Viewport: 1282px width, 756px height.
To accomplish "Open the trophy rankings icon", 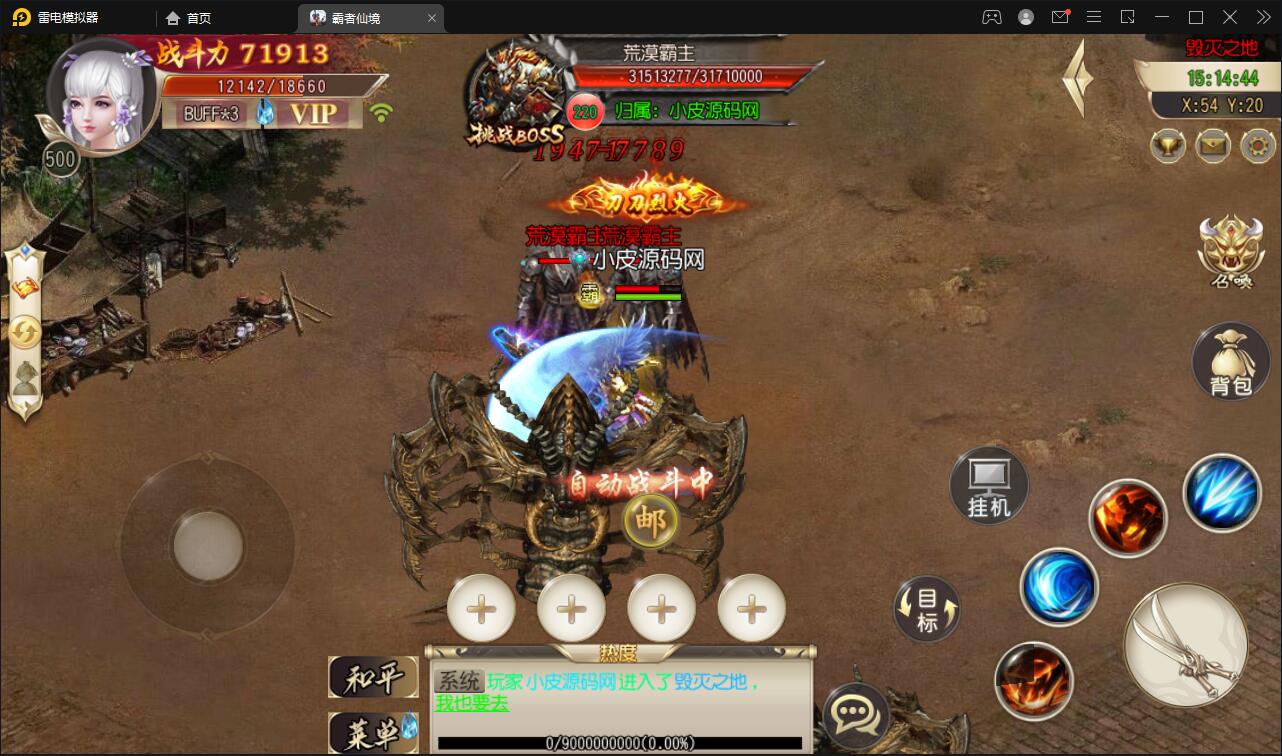I will (1166, 146).
